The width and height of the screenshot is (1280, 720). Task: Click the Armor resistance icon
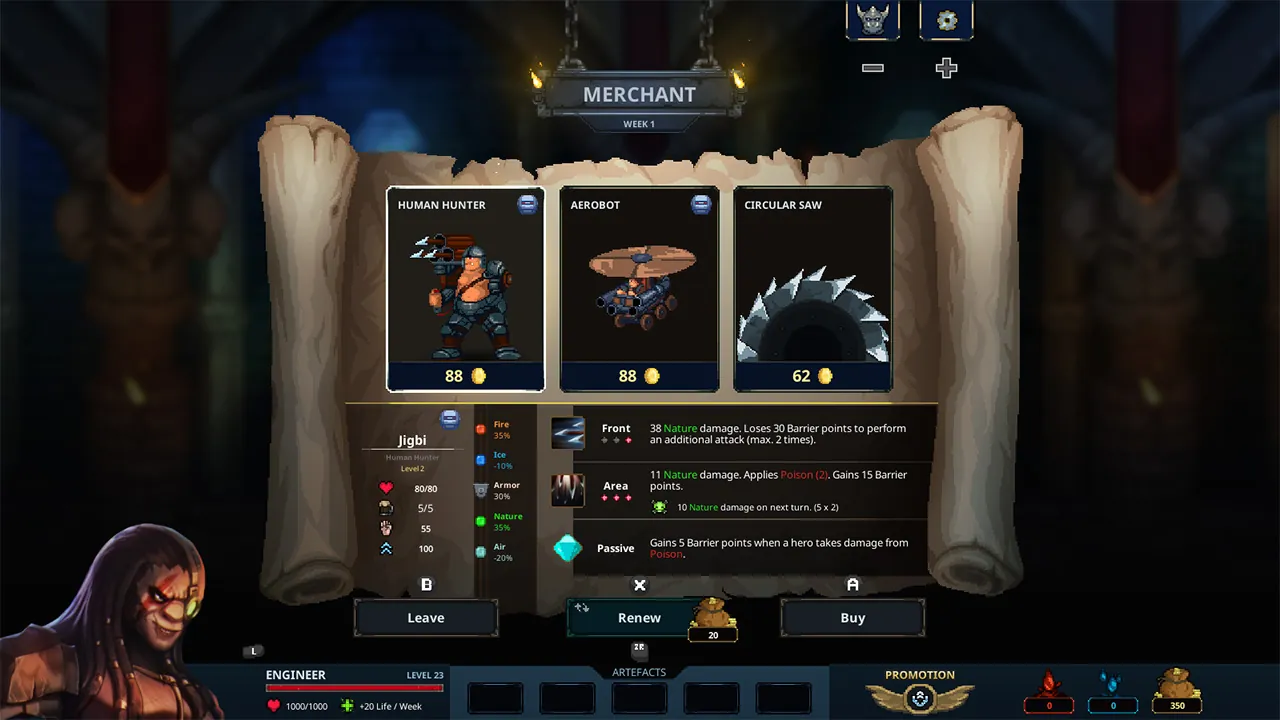(x=483, y=490)
